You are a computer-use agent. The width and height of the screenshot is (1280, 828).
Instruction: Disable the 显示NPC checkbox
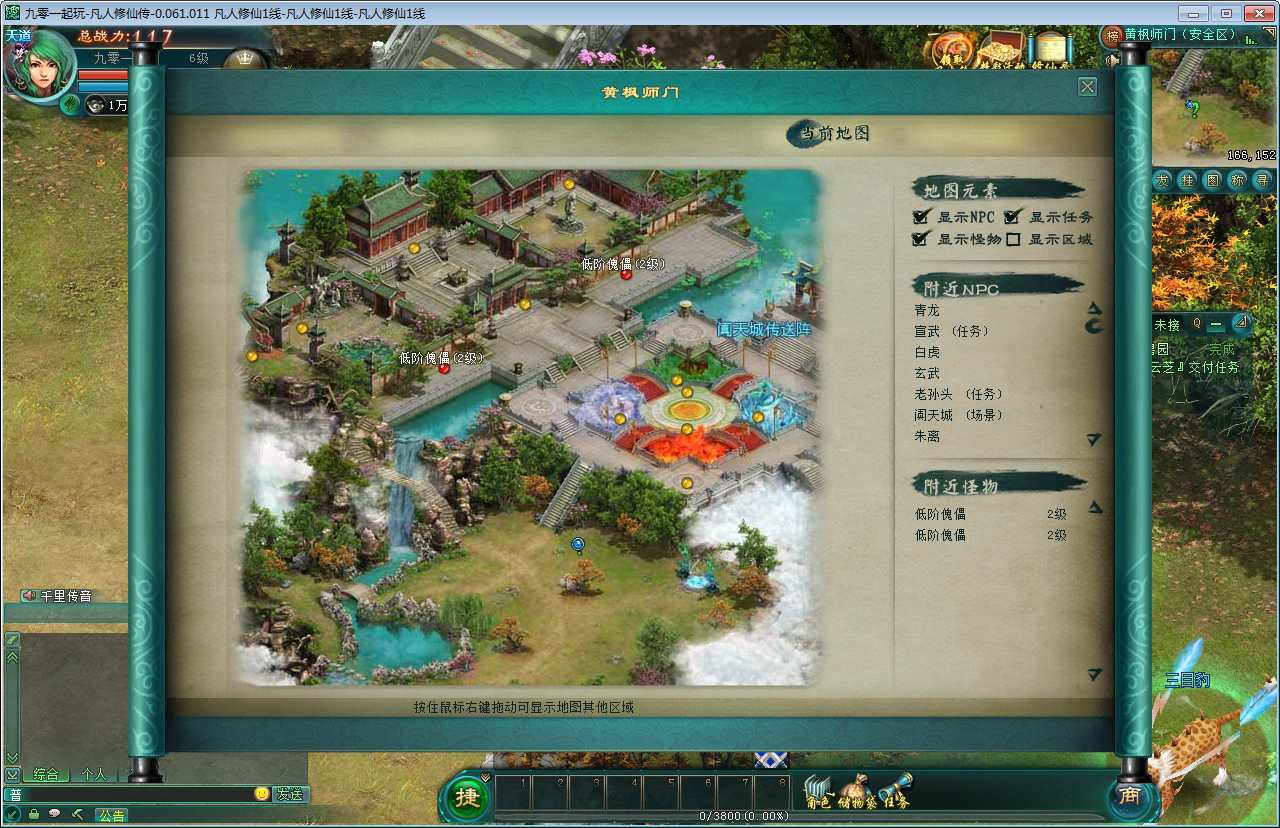[x=921, y=216]
